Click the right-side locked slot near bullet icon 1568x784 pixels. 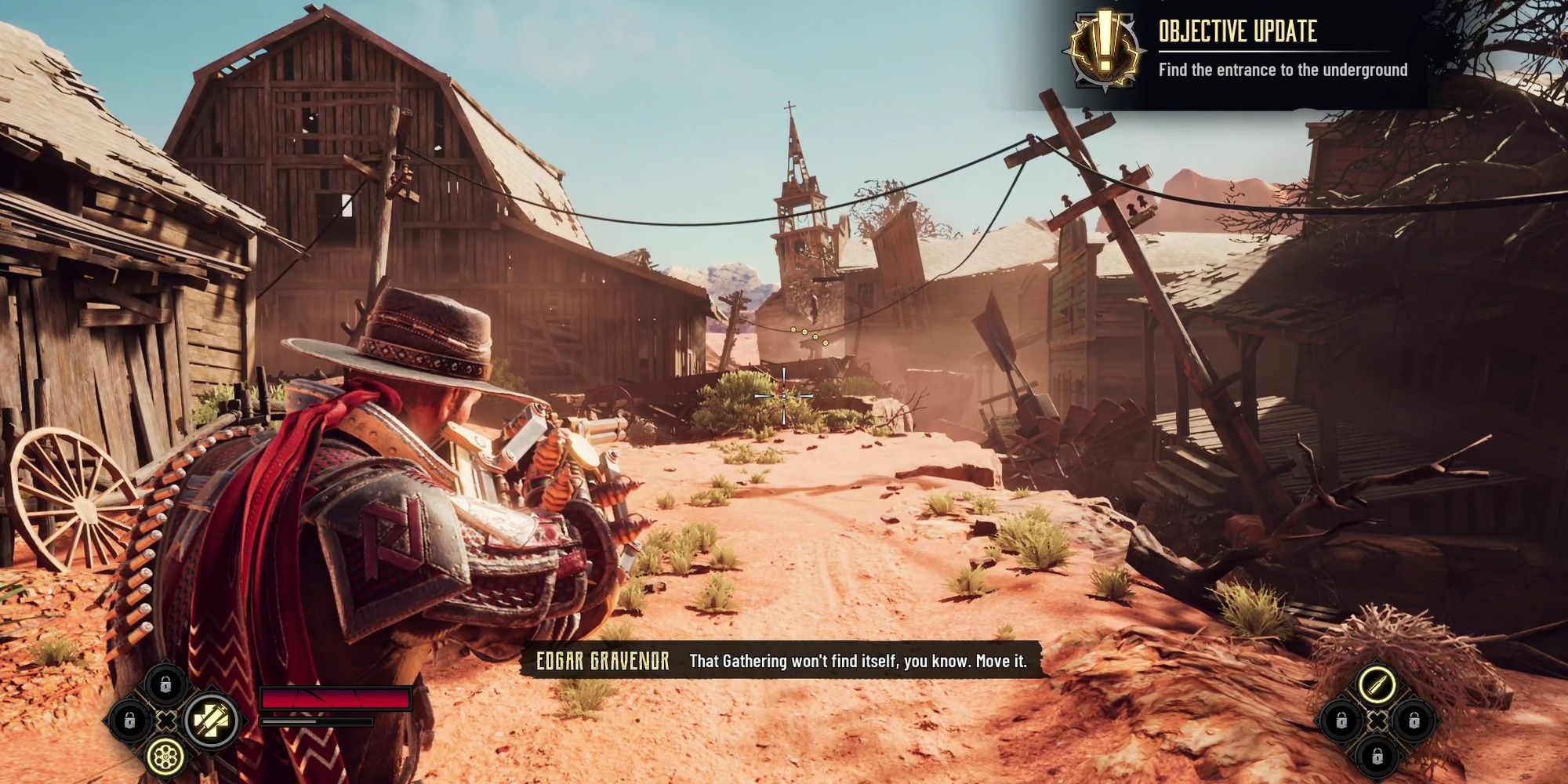[1414, 721]
